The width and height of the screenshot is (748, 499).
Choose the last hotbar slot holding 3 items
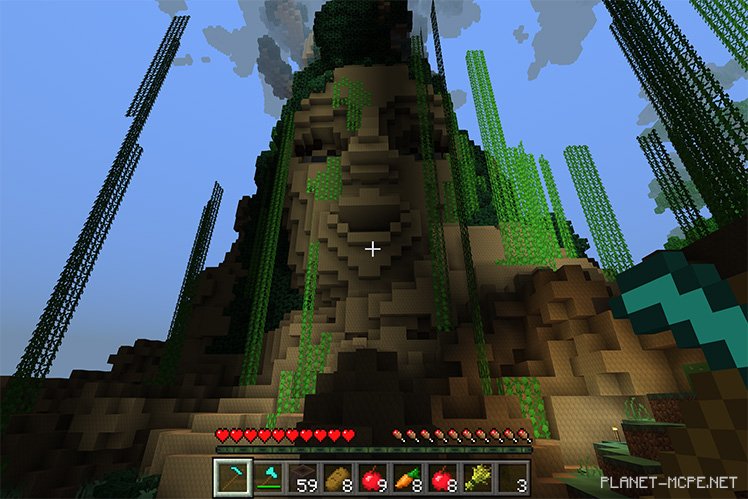pos(513,478)
